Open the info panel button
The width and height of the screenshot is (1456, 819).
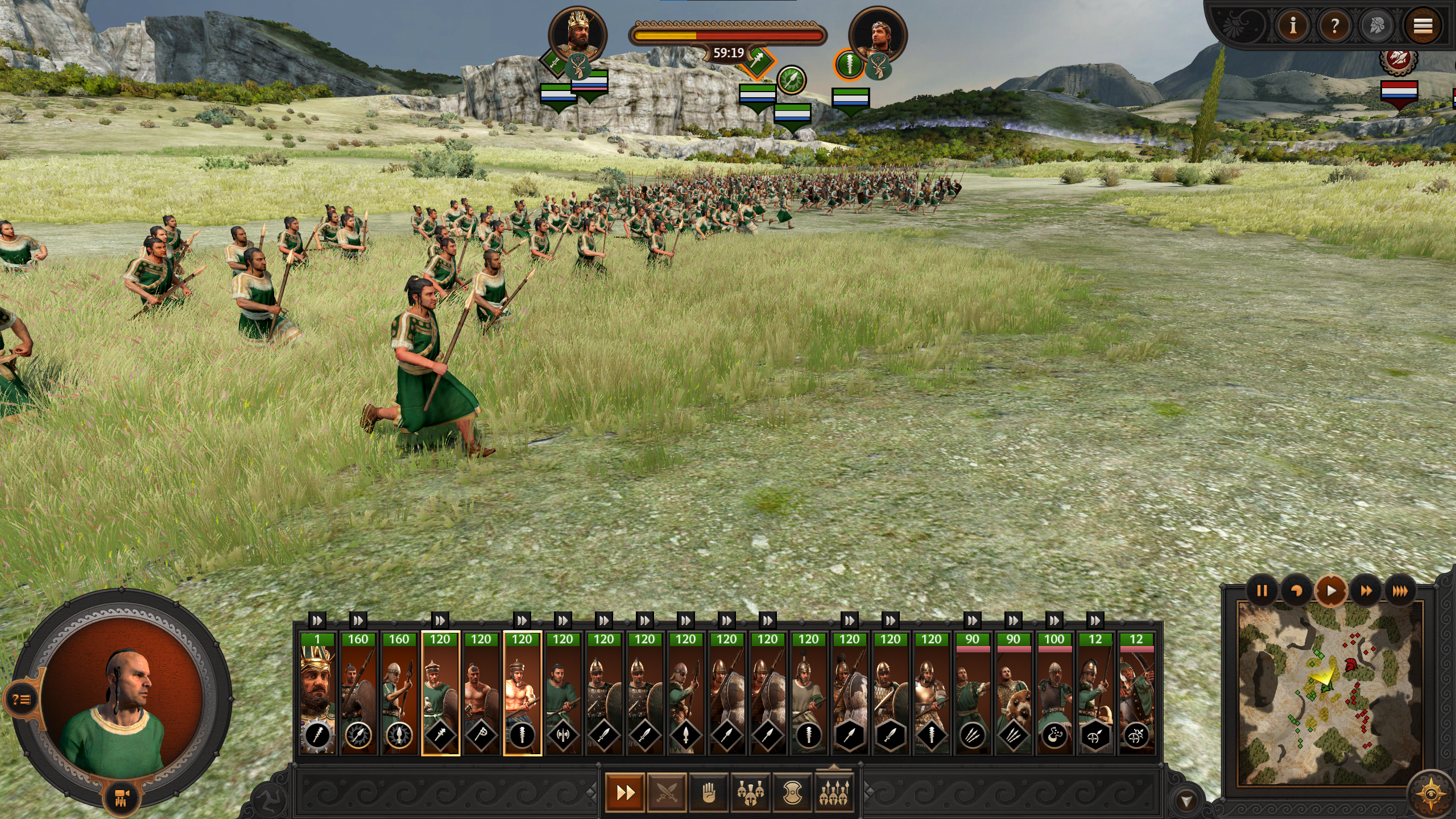[x=1293, y=26]
